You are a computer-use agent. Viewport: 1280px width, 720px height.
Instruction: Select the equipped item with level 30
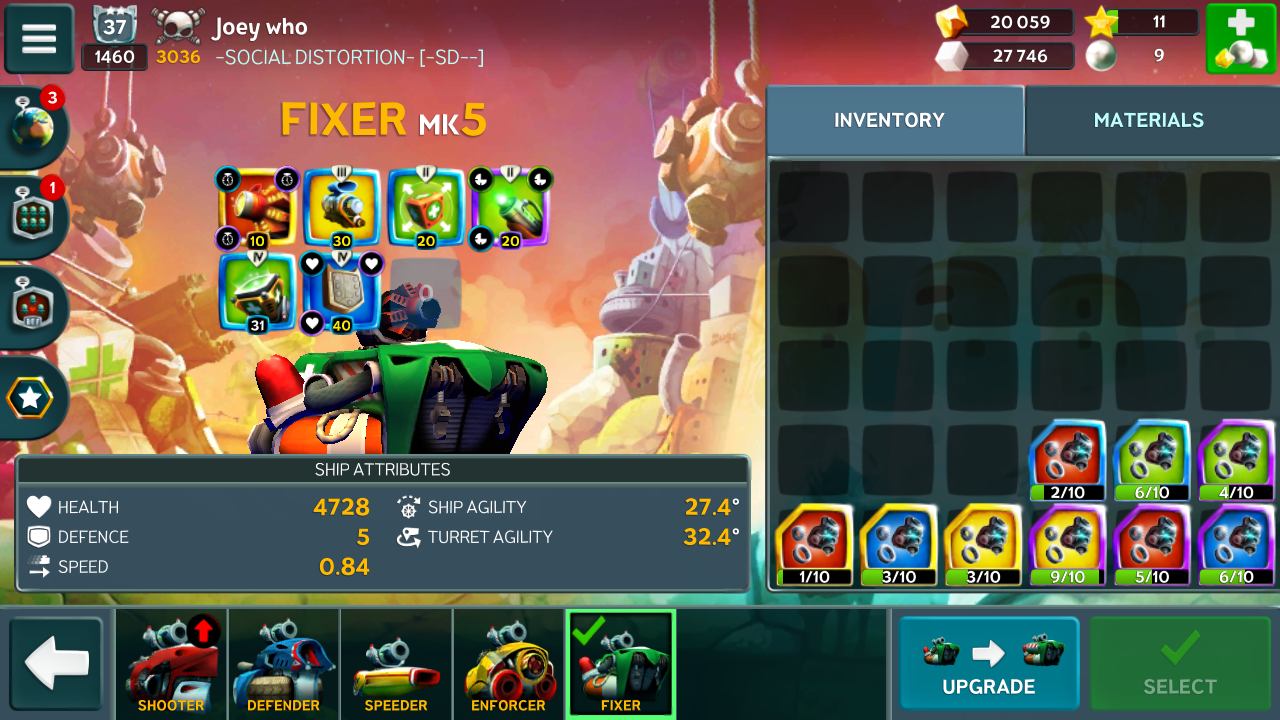(x=342, y=208)
